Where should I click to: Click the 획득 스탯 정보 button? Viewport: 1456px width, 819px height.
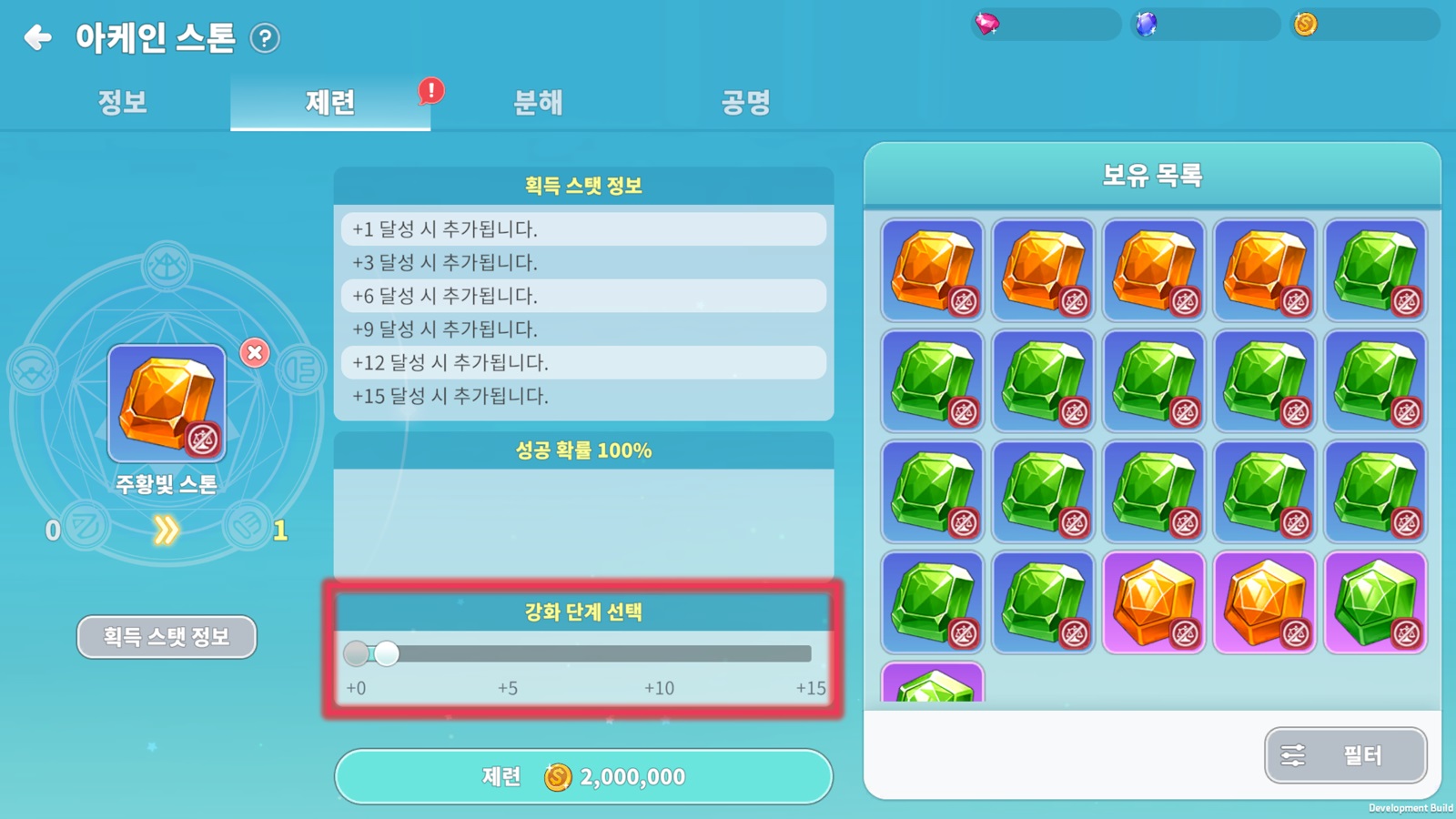(167, 636)
